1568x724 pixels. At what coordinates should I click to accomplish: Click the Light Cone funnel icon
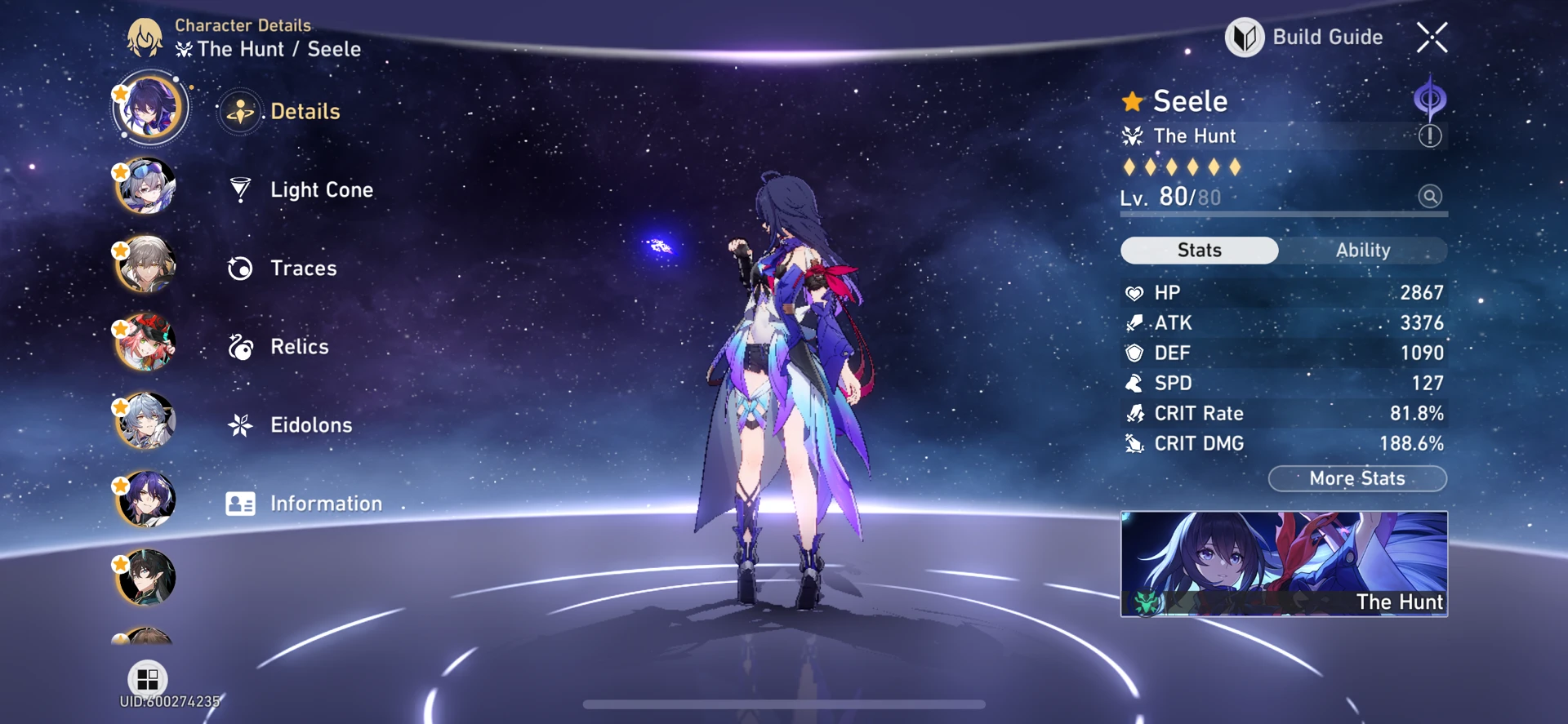pyautogui.click(x=238, y=189)
